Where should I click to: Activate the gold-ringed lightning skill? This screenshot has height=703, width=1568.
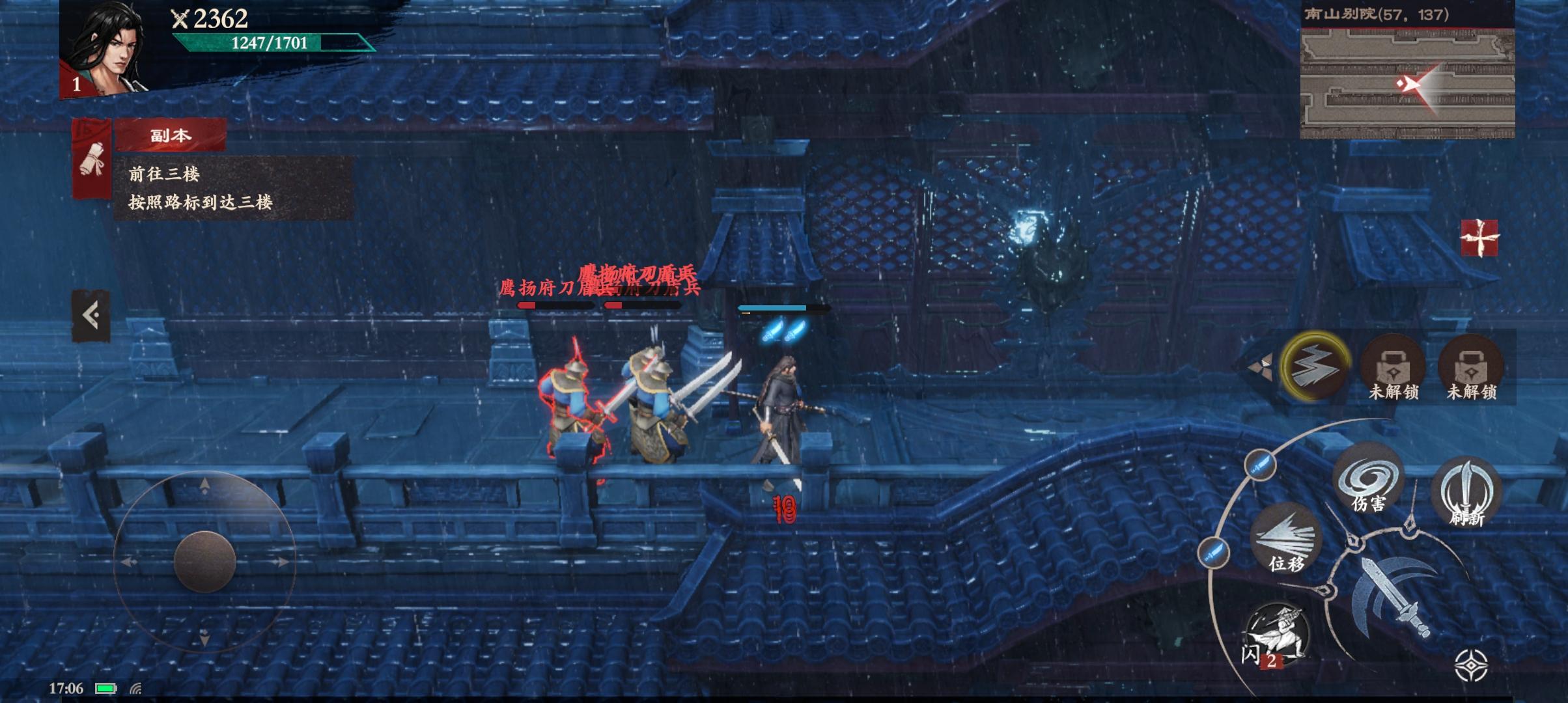1315,366
